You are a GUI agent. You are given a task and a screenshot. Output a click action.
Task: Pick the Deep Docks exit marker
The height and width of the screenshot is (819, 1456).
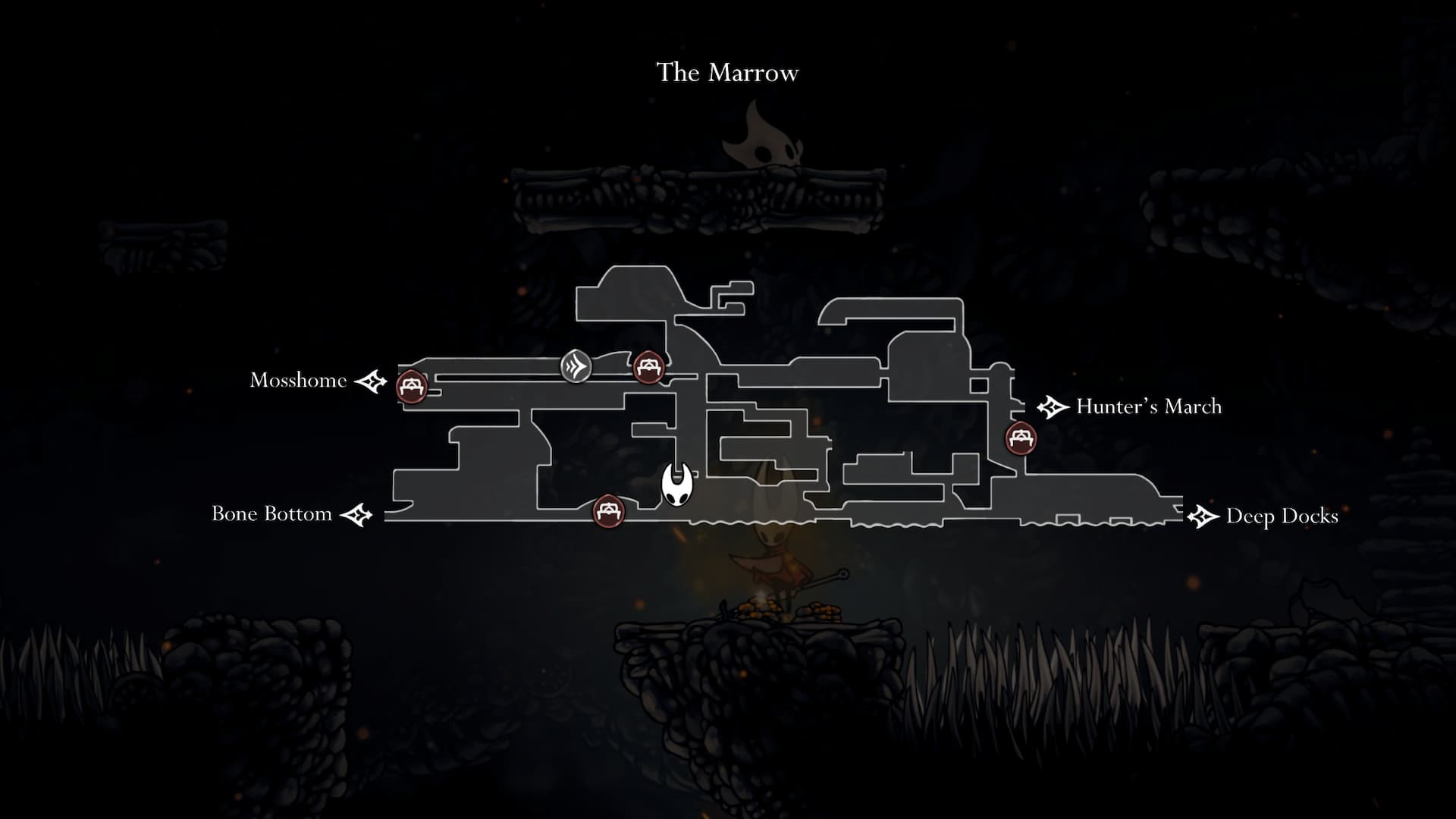1202,516
